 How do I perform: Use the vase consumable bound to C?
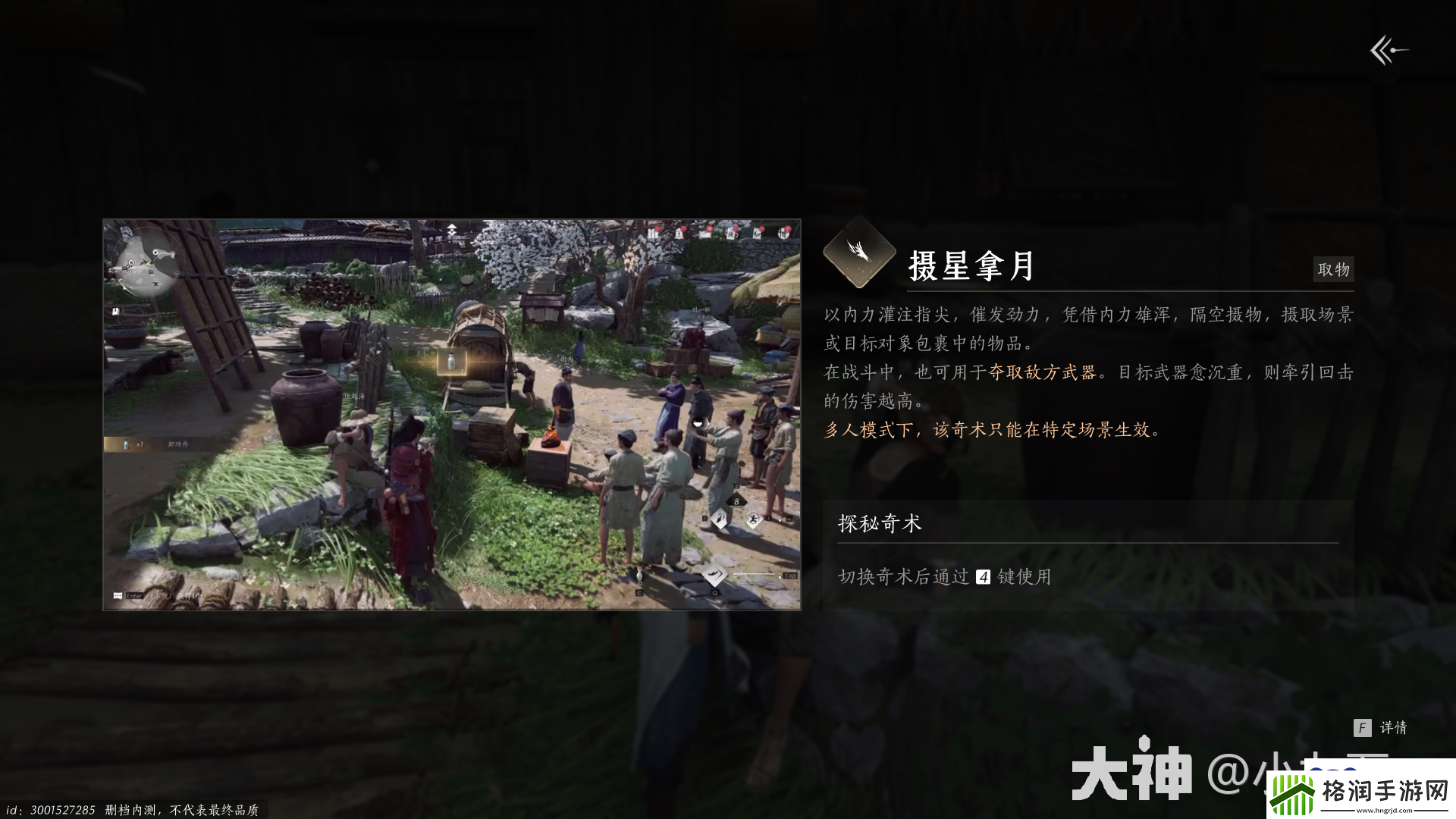pos(639,574)
